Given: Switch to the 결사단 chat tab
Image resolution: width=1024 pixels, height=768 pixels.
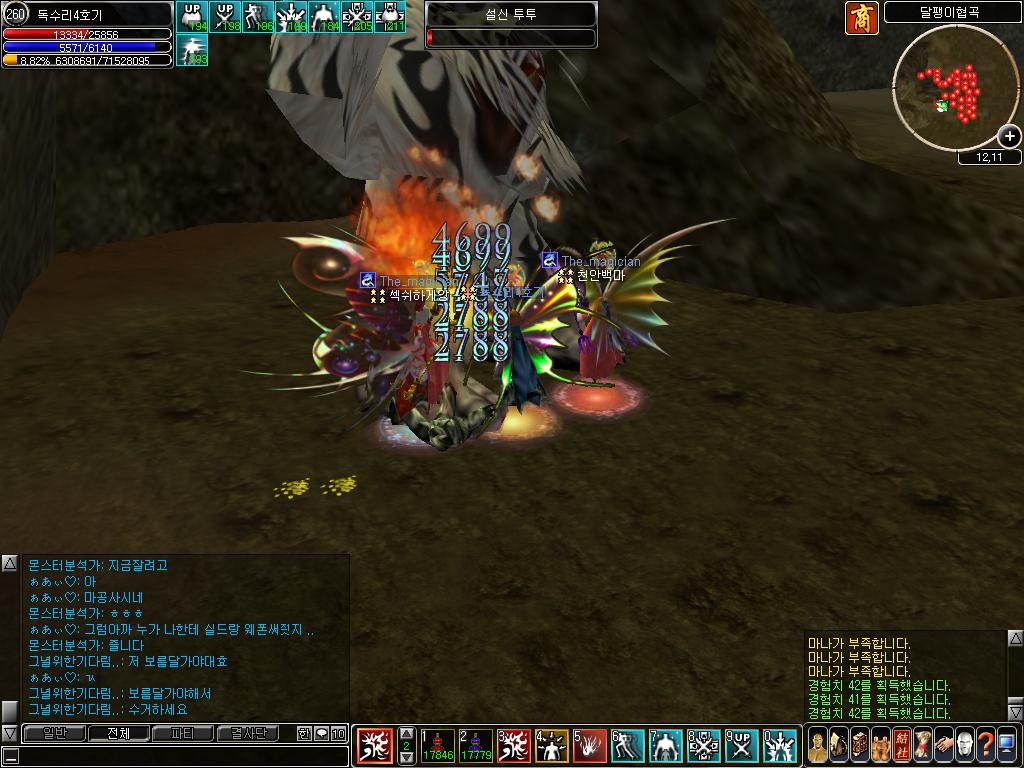Looking at the screenshot, I should (246, 733).
